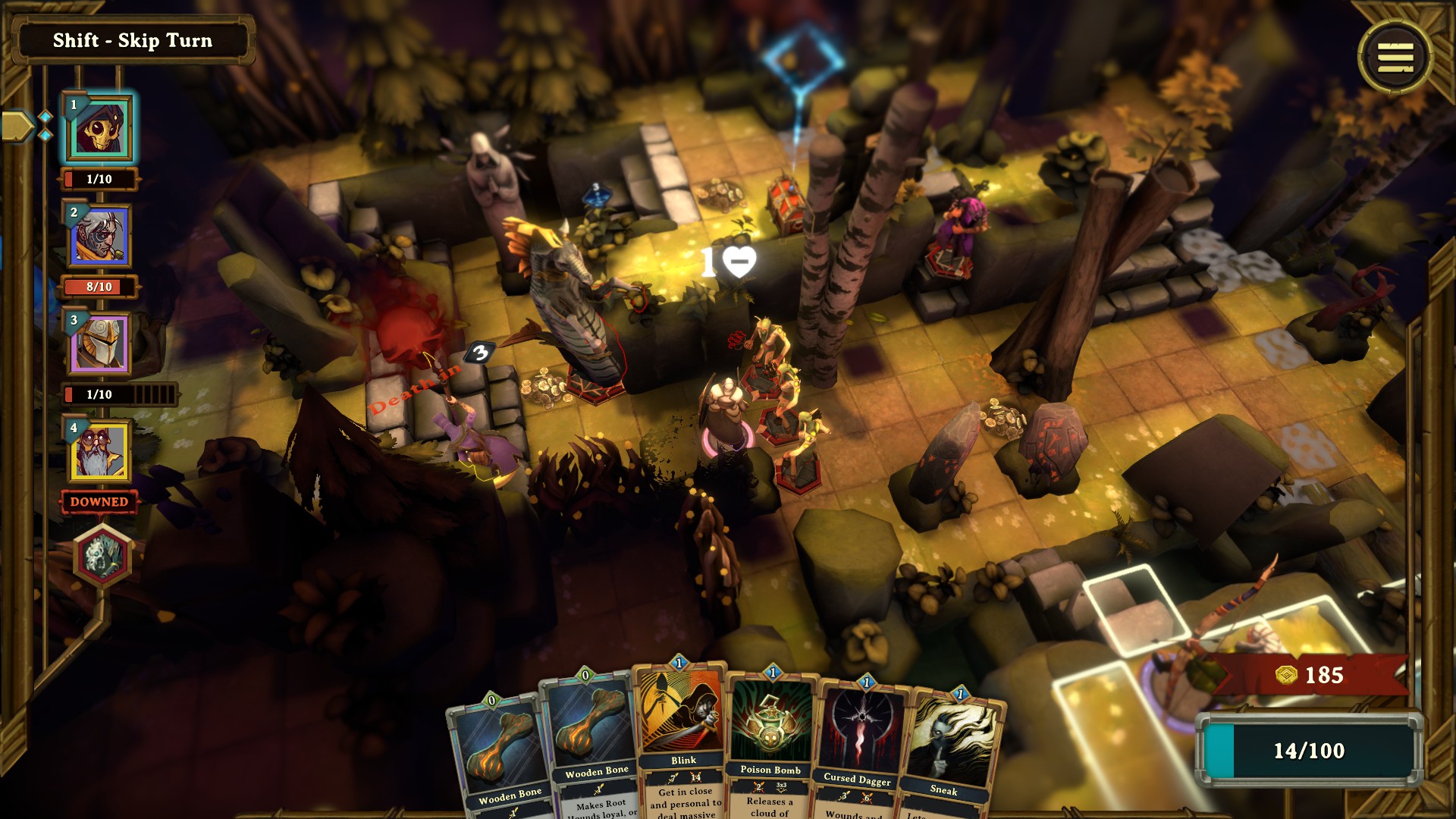This screenshot has height=819, width=1456.
Task: Click the DOWNED label under character 4
Action: click(x=101, y=501)
